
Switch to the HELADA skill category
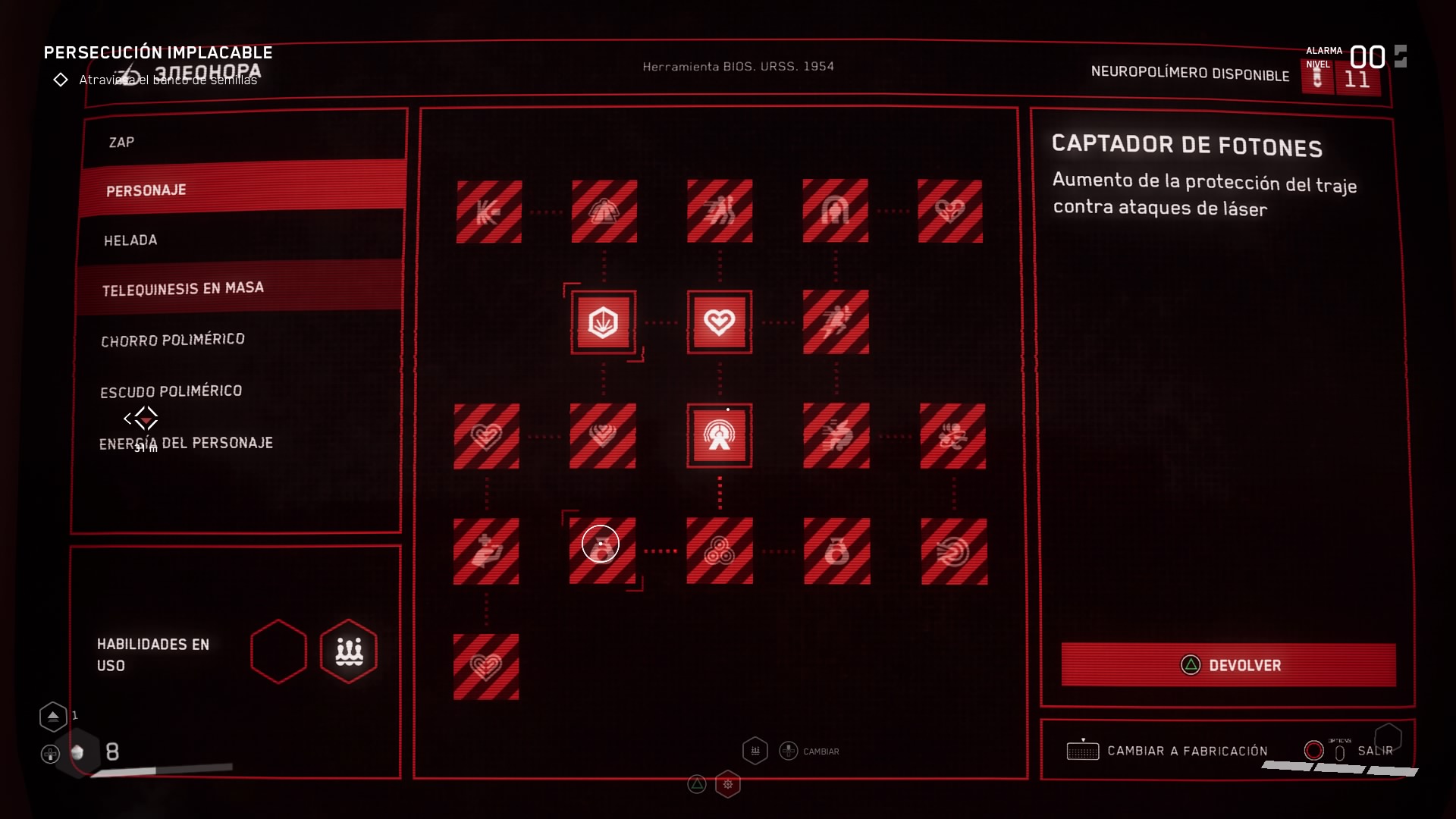tap(130, 240)
